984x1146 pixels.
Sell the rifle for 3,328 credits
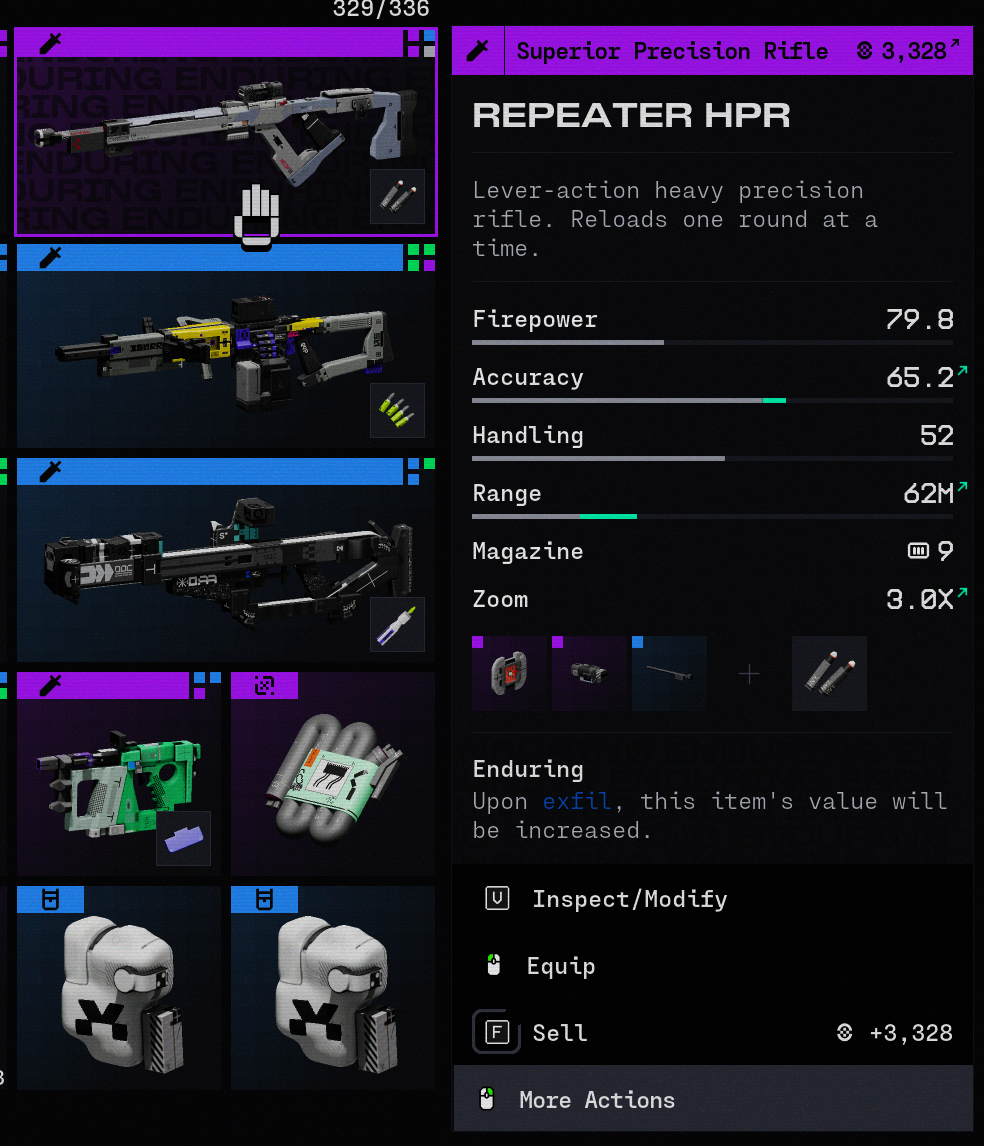click(559, 1033)
